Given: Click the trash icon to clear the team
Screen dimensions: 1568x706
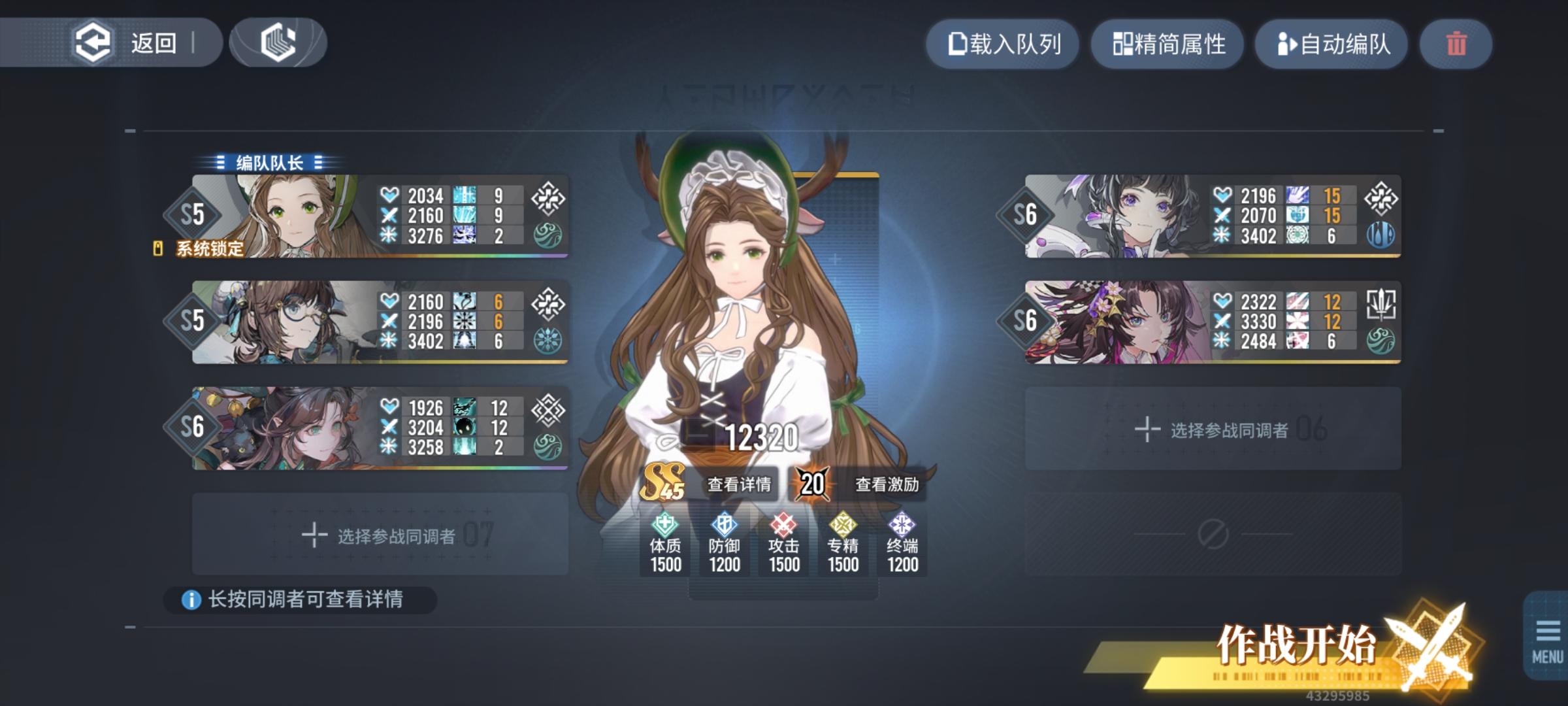Looking at the screenshot, I should [1456, 44].
